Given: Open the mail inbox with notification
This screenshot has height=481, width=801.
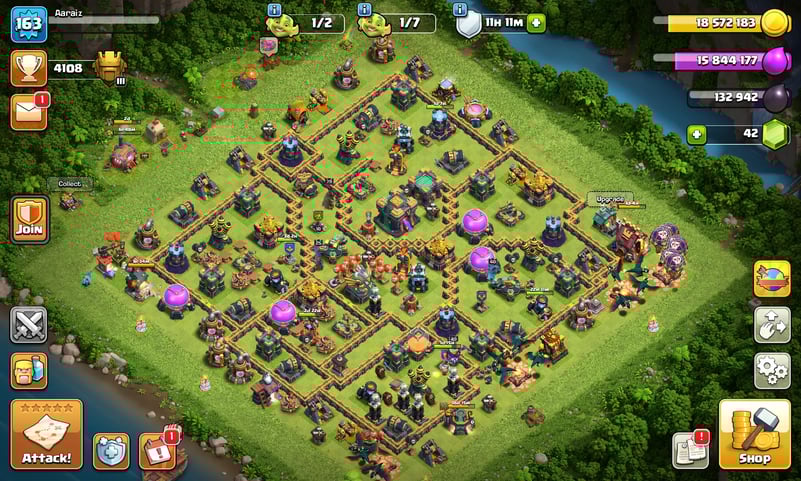Looking at the screenshot, I should click(x=29, y=110).
